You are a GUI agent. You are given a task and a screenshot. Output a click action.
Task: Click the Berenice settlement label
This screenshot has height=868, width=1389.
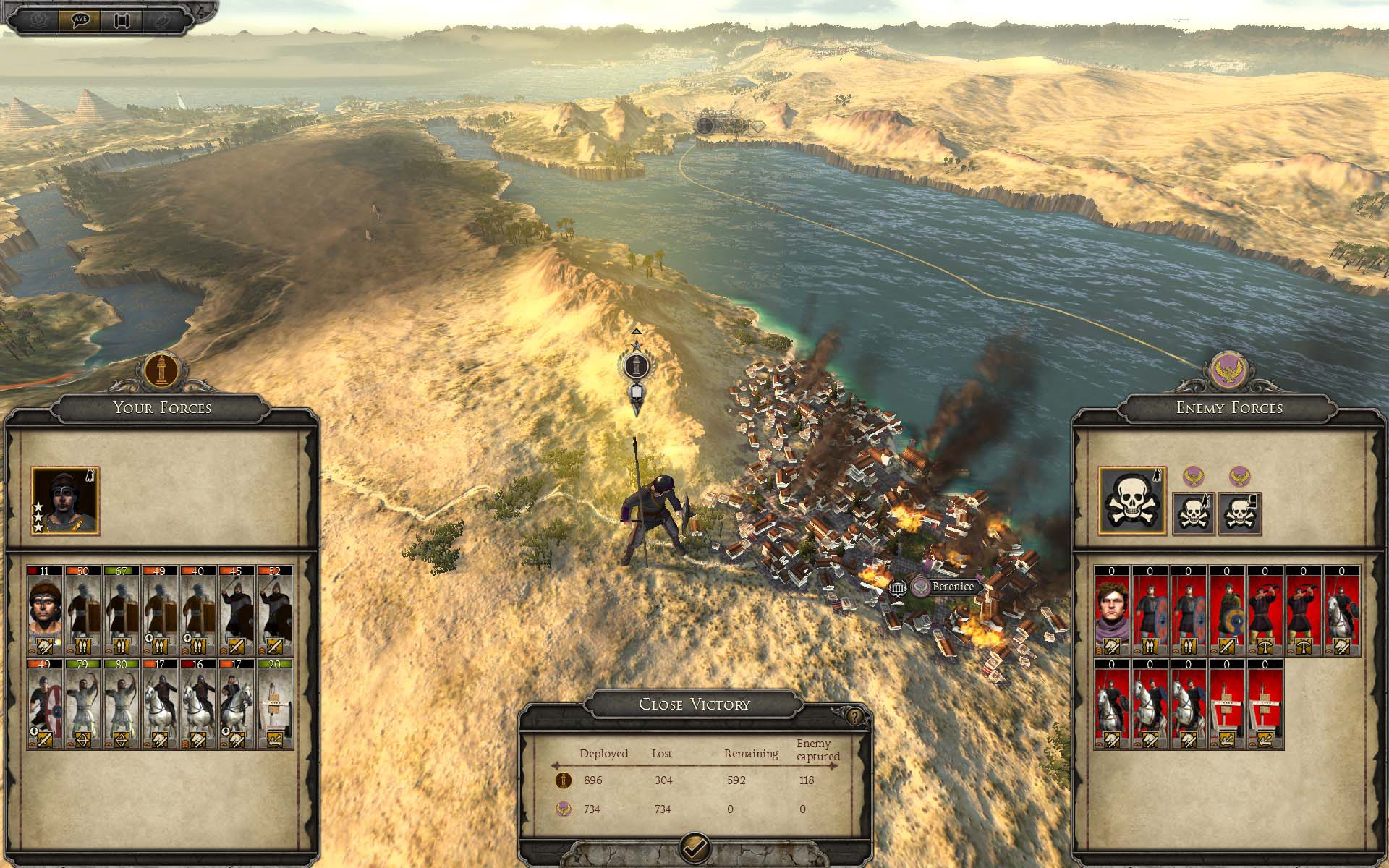952,587
